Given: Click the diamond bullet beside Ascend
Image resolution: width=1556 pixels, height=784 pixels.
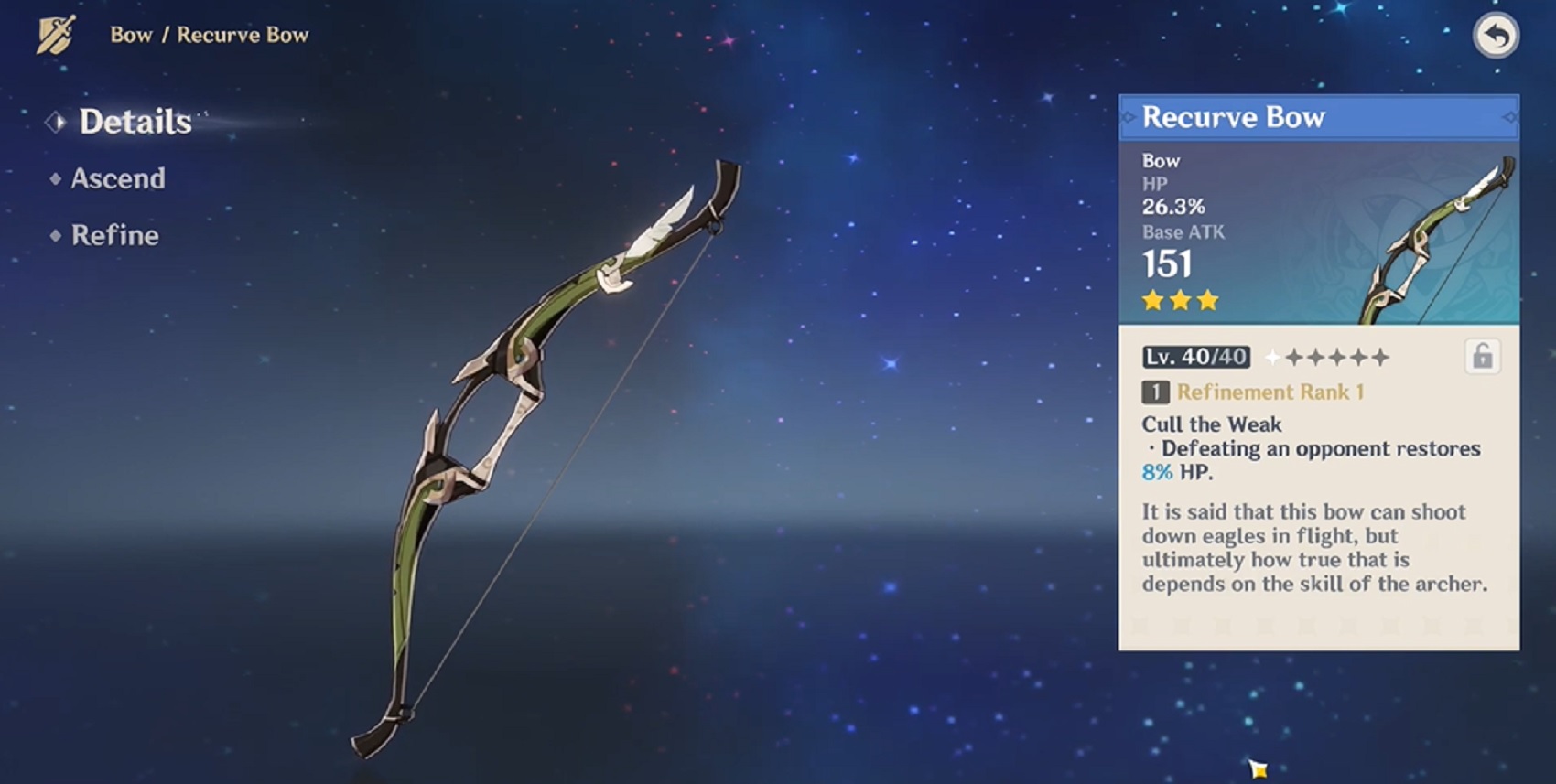Looking at the screenshot, I should pos(55,179).
